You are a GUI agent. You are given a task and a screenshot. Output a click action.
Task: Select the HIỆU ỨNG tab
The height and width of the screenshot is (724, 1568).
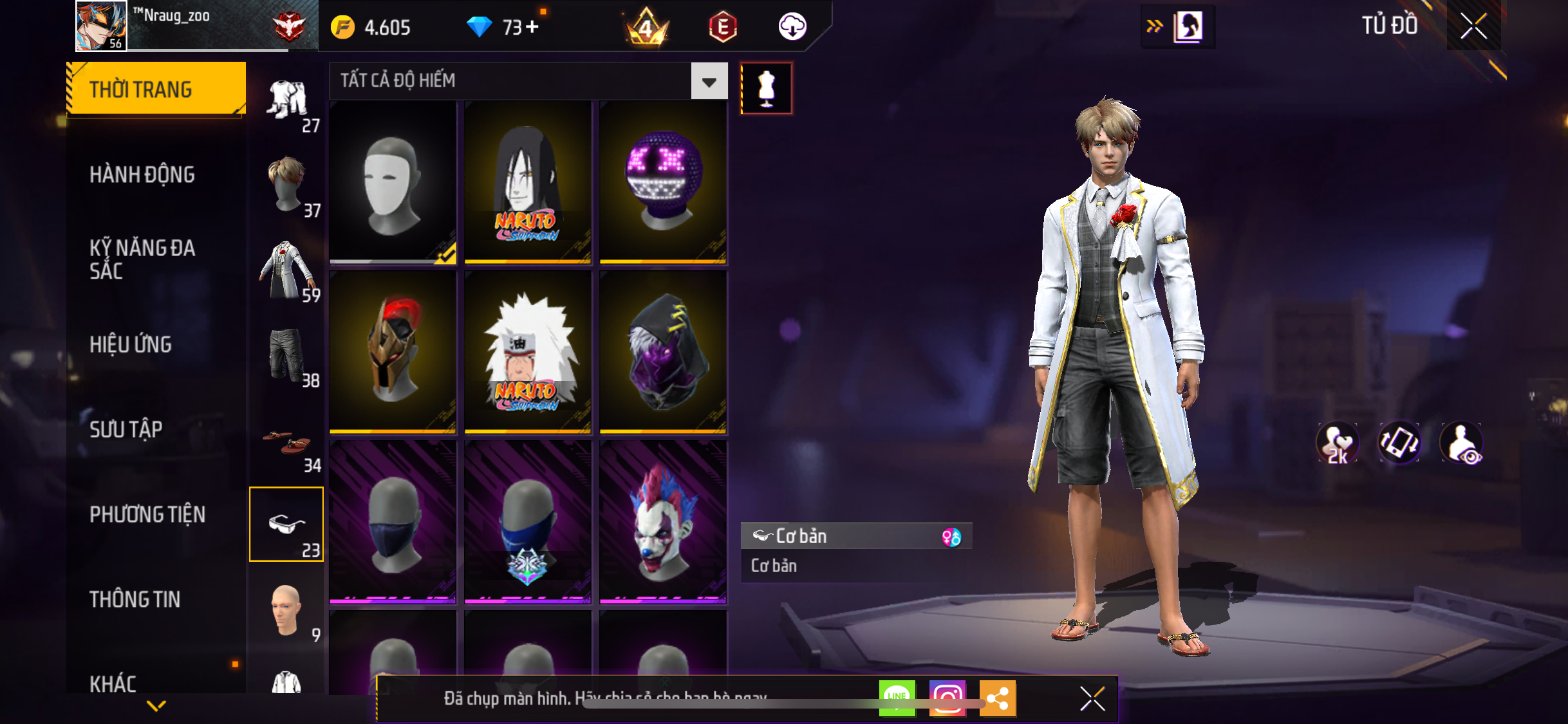tap(131, 344)
